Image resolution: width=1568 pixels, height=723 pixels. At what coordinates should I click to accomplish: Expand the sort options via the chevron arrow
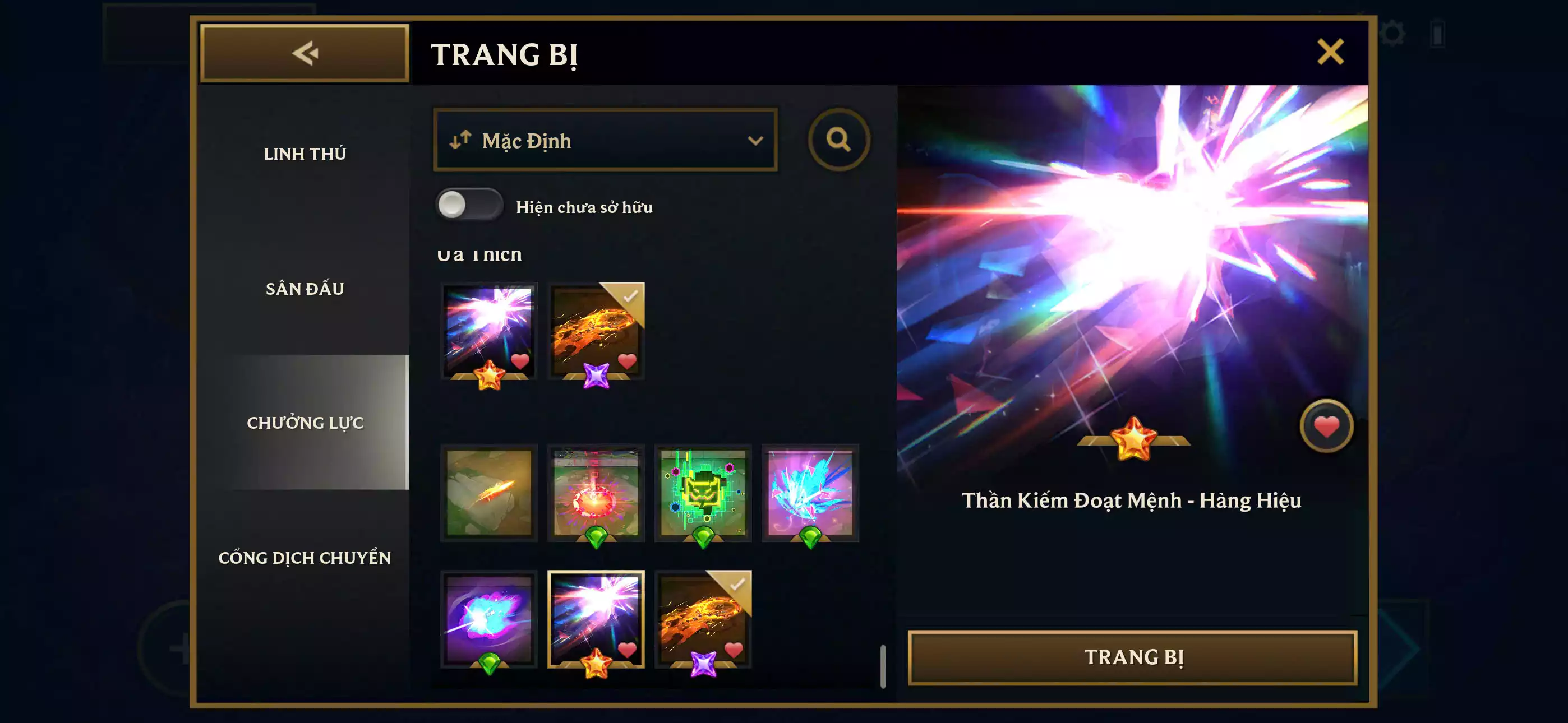755,141
